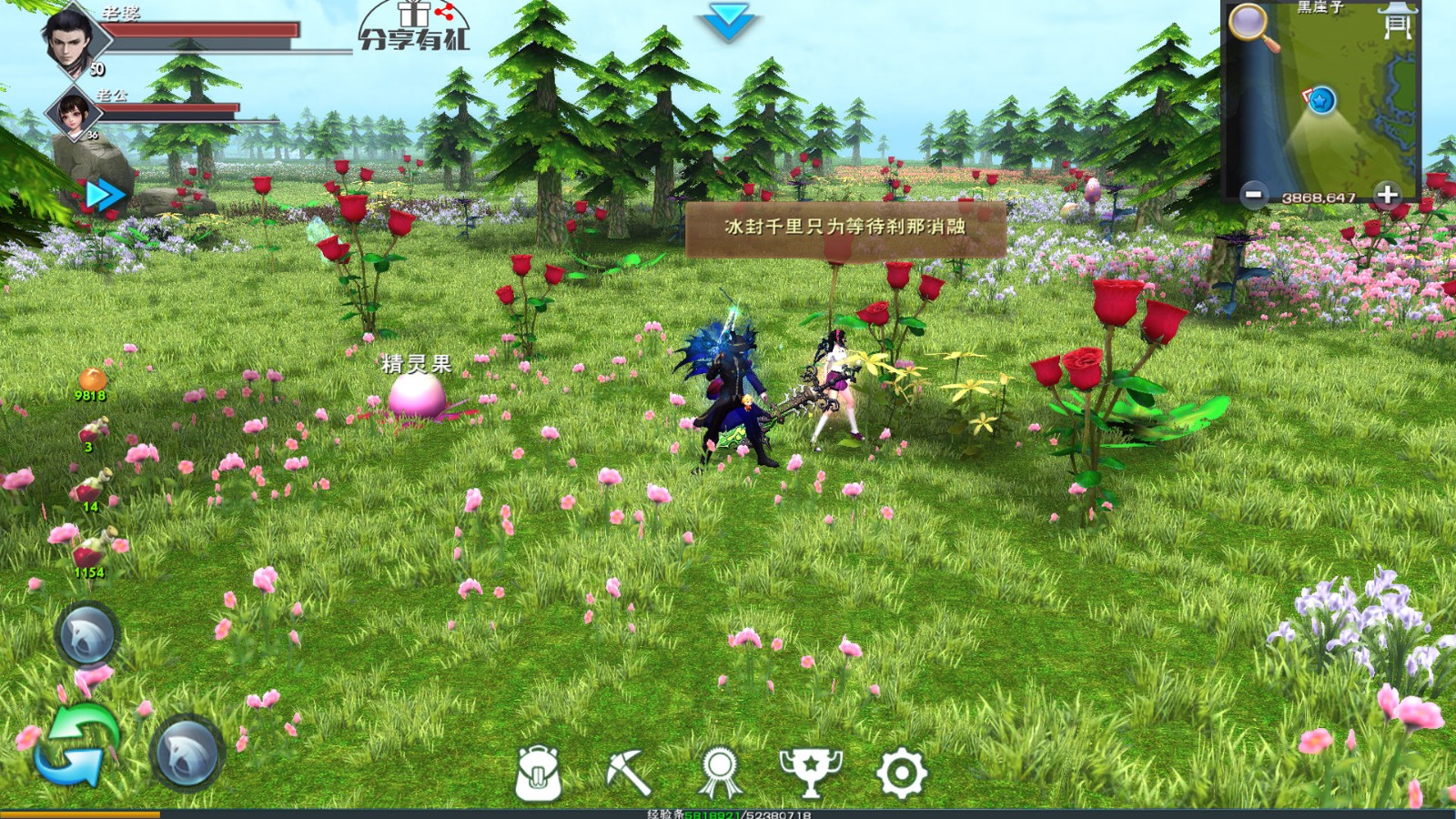Click the 经验条 experience progress bar
The height and width of the screenshot is (819, 1456).
[728, 814]
